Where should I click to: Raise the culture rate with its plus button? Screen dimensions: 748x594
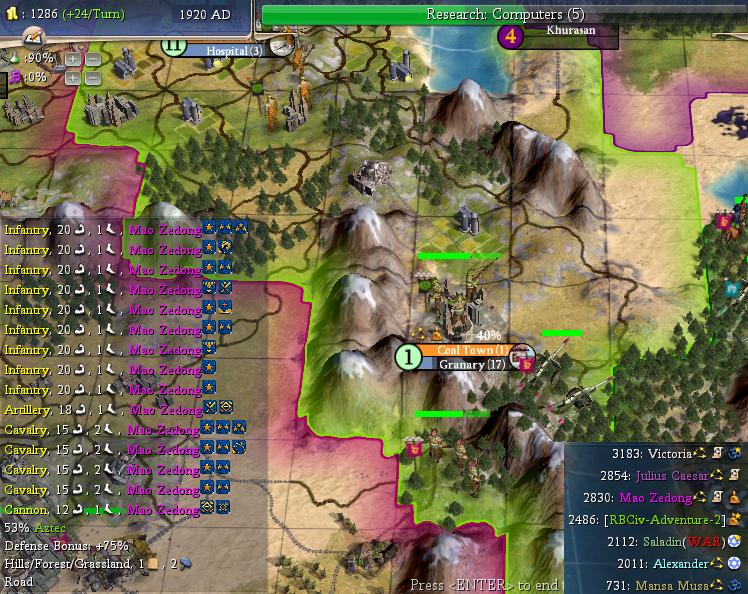(x=73, y=77)
